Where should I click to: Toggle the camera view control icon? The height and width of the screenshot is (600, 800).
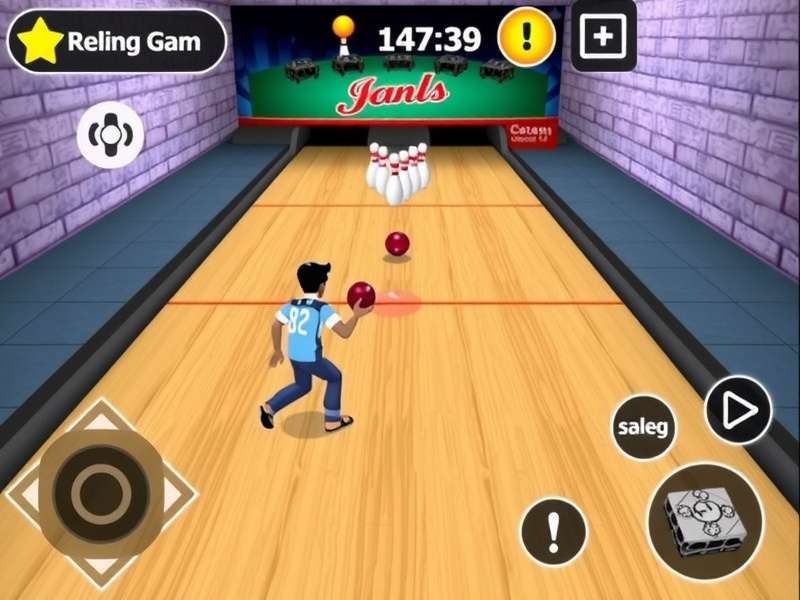click(x=110, y=134)
